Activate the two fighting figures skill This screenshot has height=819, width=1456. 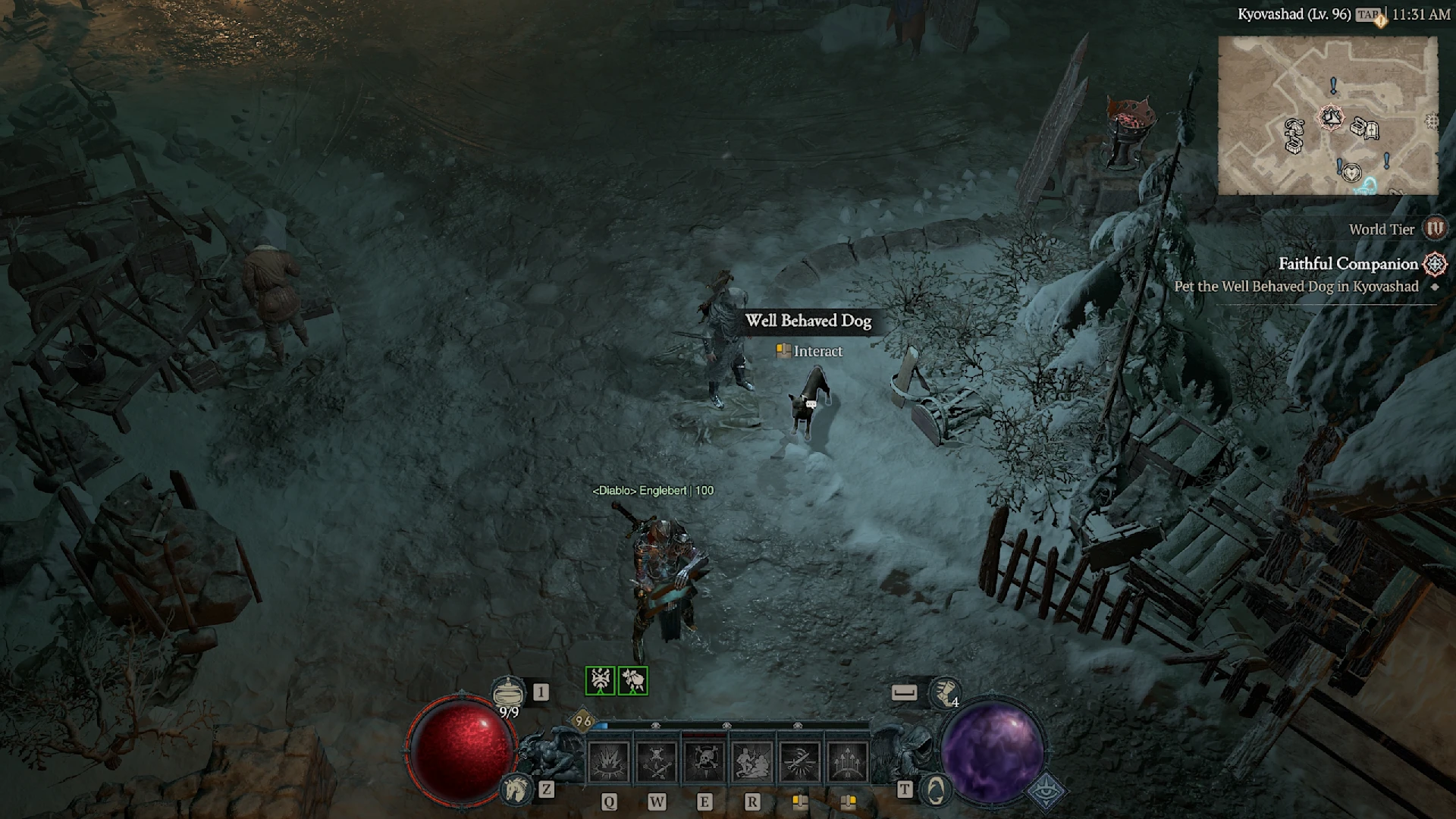[x=752, y=761]
